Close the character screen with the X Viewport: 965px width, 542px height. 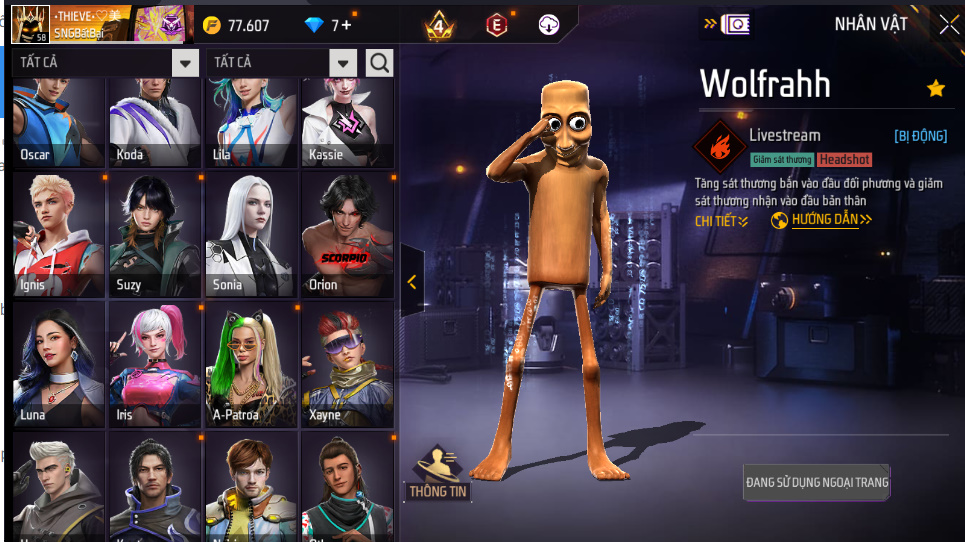948,25
